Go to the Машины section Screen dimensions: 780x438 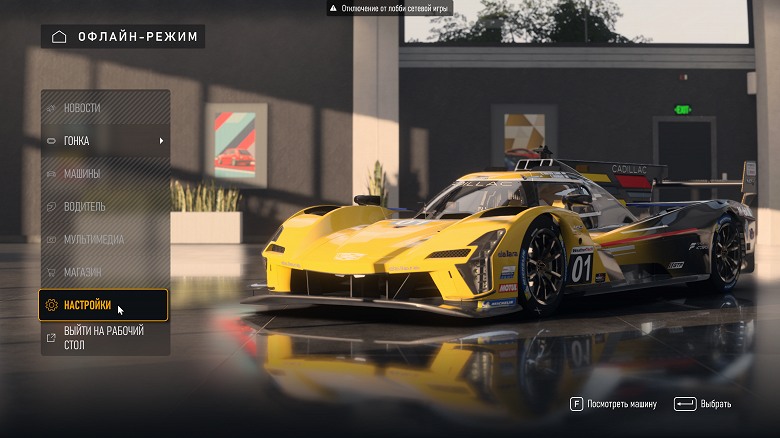click(x=104, y=174)
